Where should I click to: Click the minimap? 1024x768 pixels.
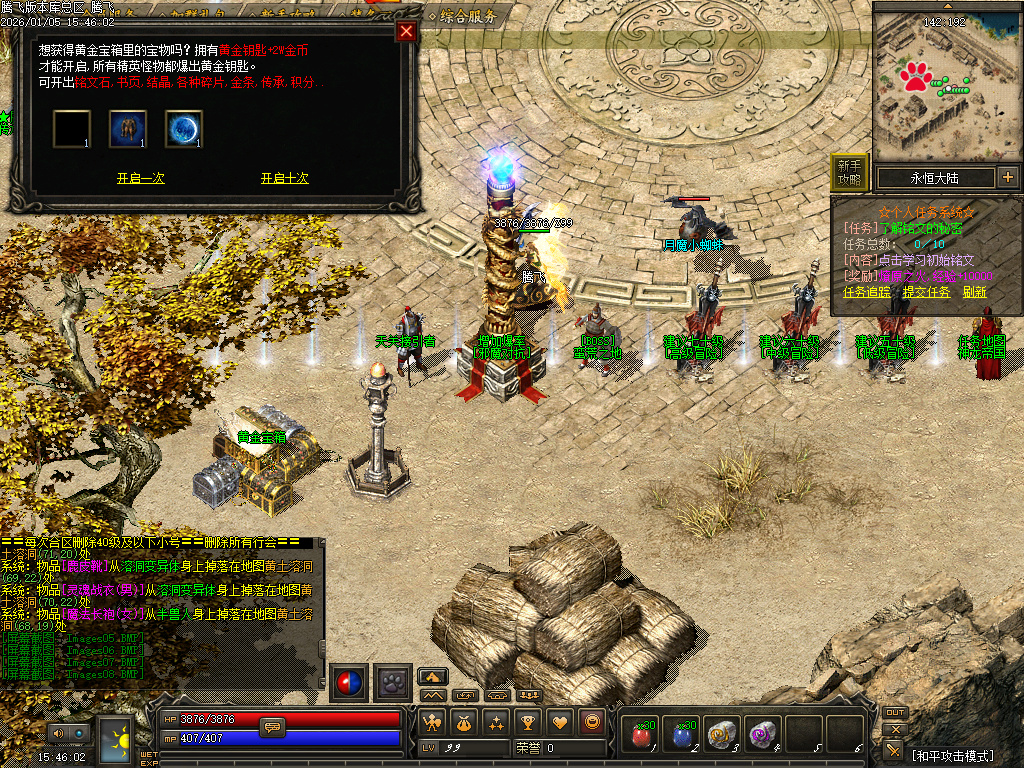(x=945, y=88)
